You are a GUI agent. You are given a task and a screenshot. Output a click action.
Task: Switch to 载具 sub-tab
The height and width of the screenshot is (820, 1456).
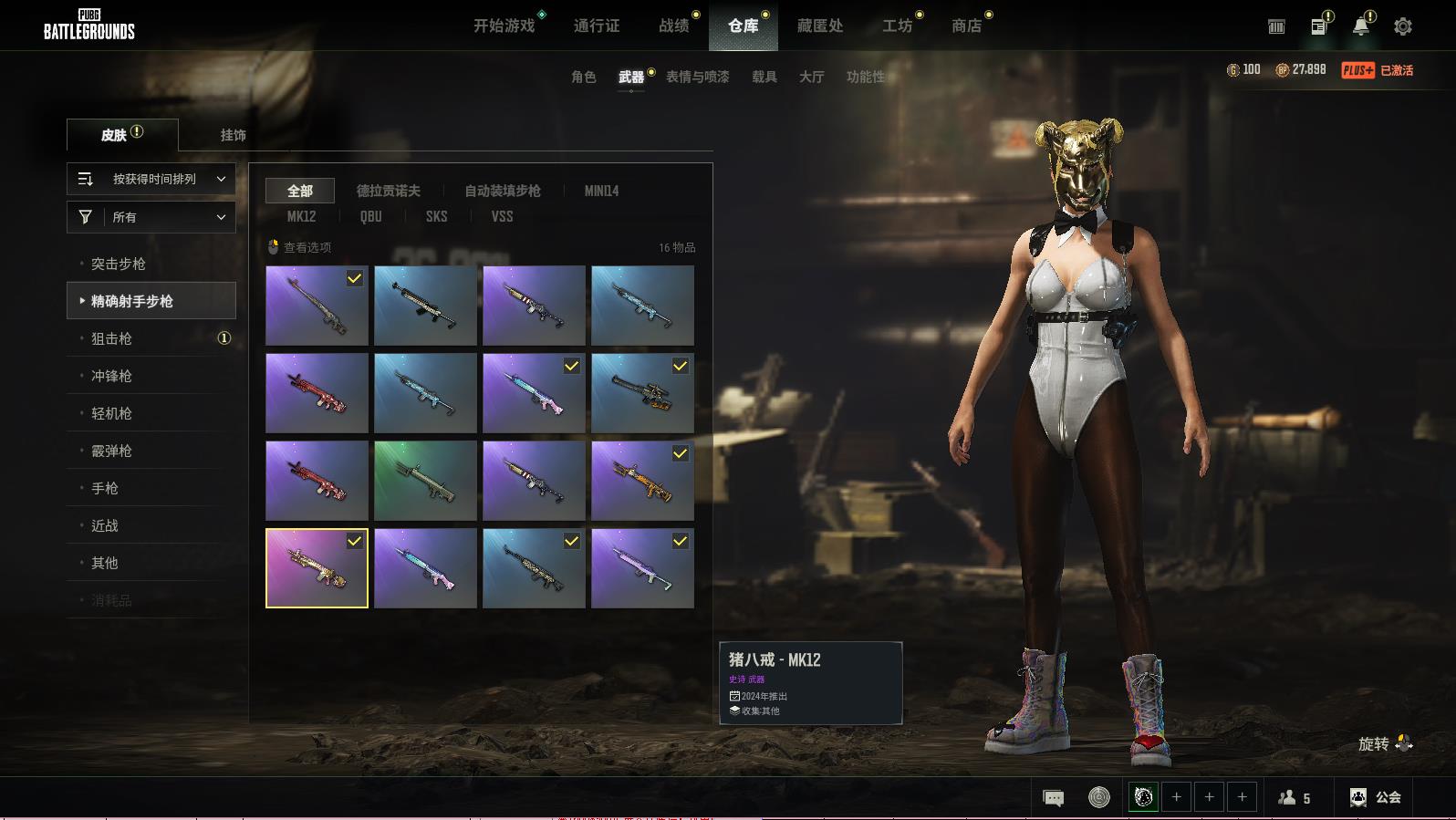click(764, 77)
